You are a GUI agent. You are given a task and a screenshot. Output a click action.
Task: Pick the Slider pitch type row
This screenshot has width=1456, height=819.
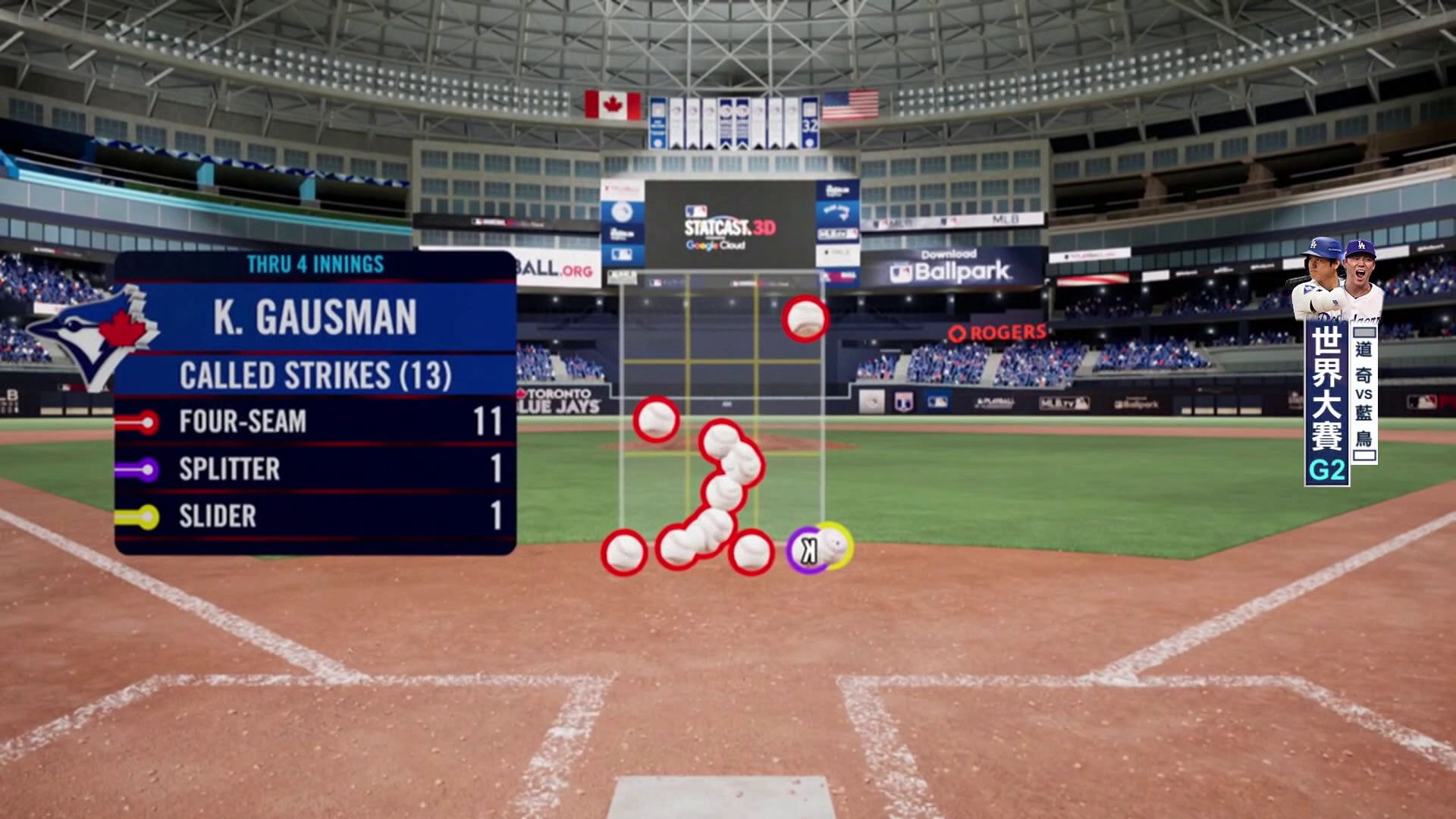click(x=315, y=516)
